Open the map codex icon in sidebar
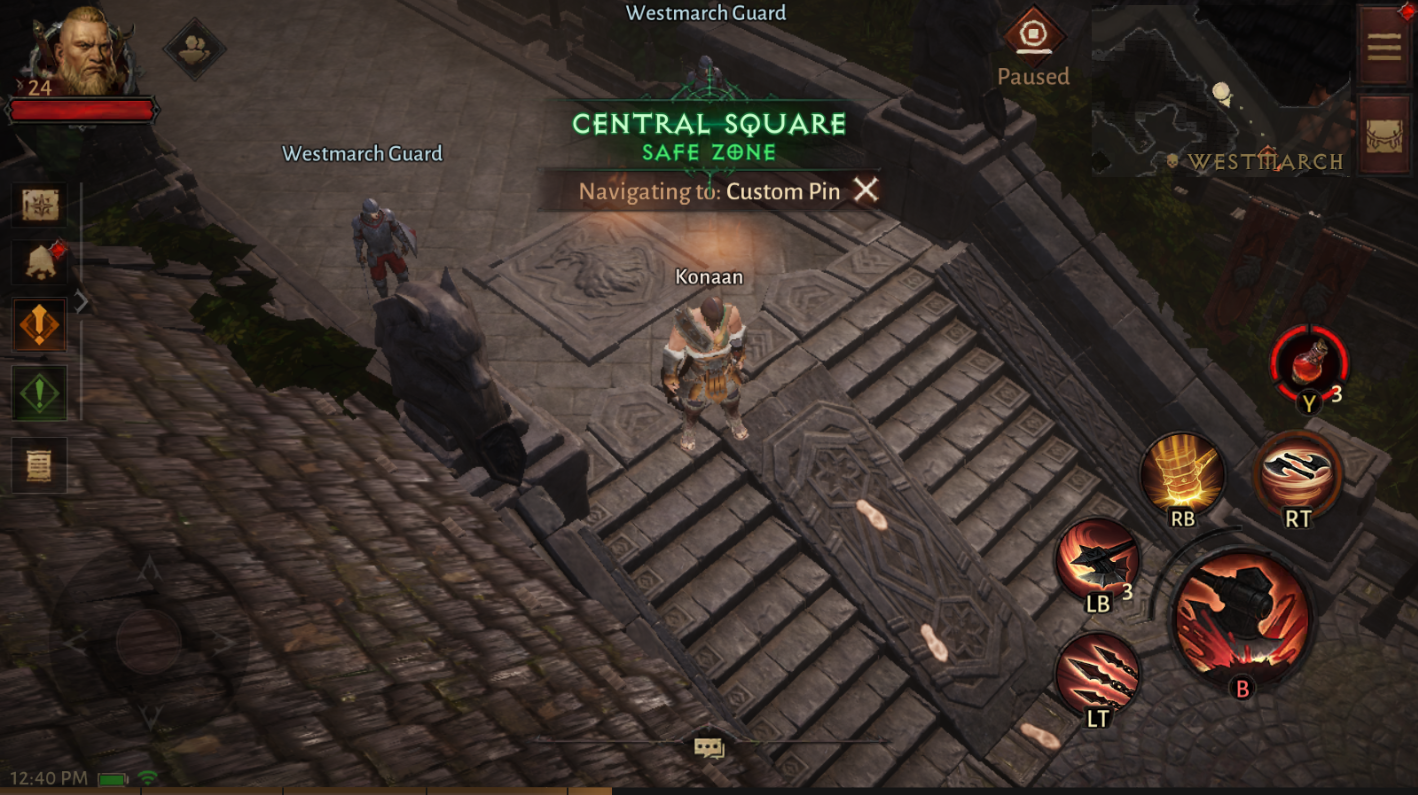This screenshot has height=795, width=1418. coord(38,205)
